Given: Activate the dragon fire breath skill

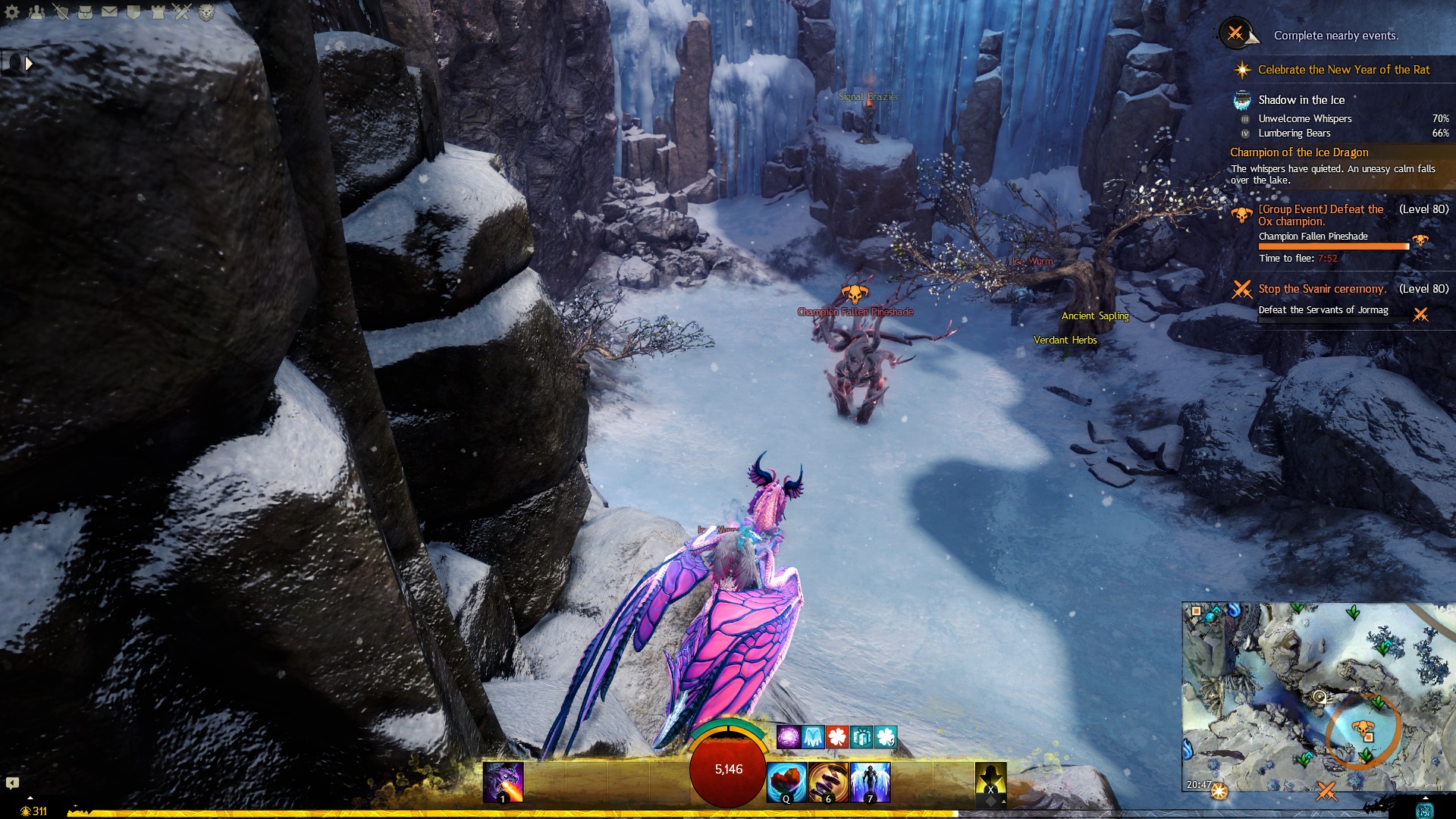Looking at the screenshot, I should point(504,782).
